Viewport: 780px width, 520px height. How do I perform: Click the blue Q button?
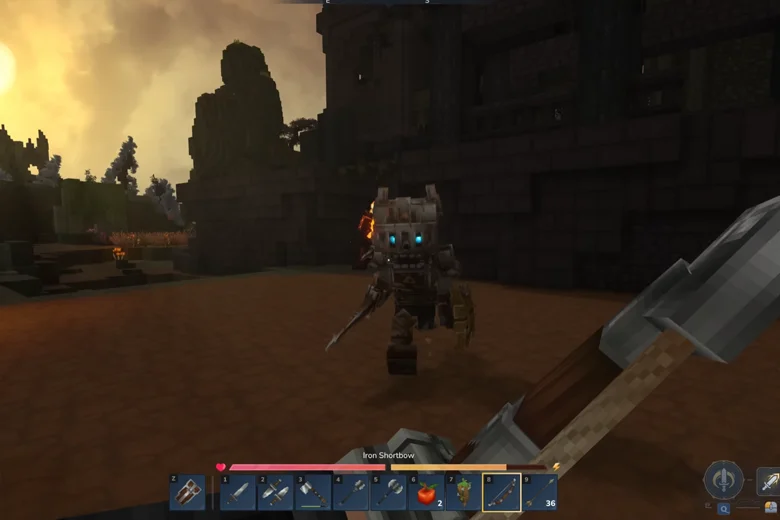(x=723, y=509)
